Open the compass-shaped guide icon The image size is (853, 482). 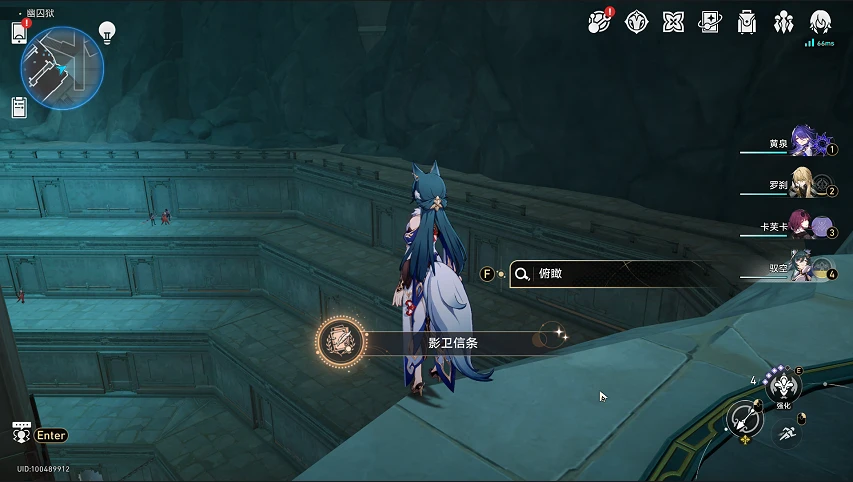(x=635, y=21)
